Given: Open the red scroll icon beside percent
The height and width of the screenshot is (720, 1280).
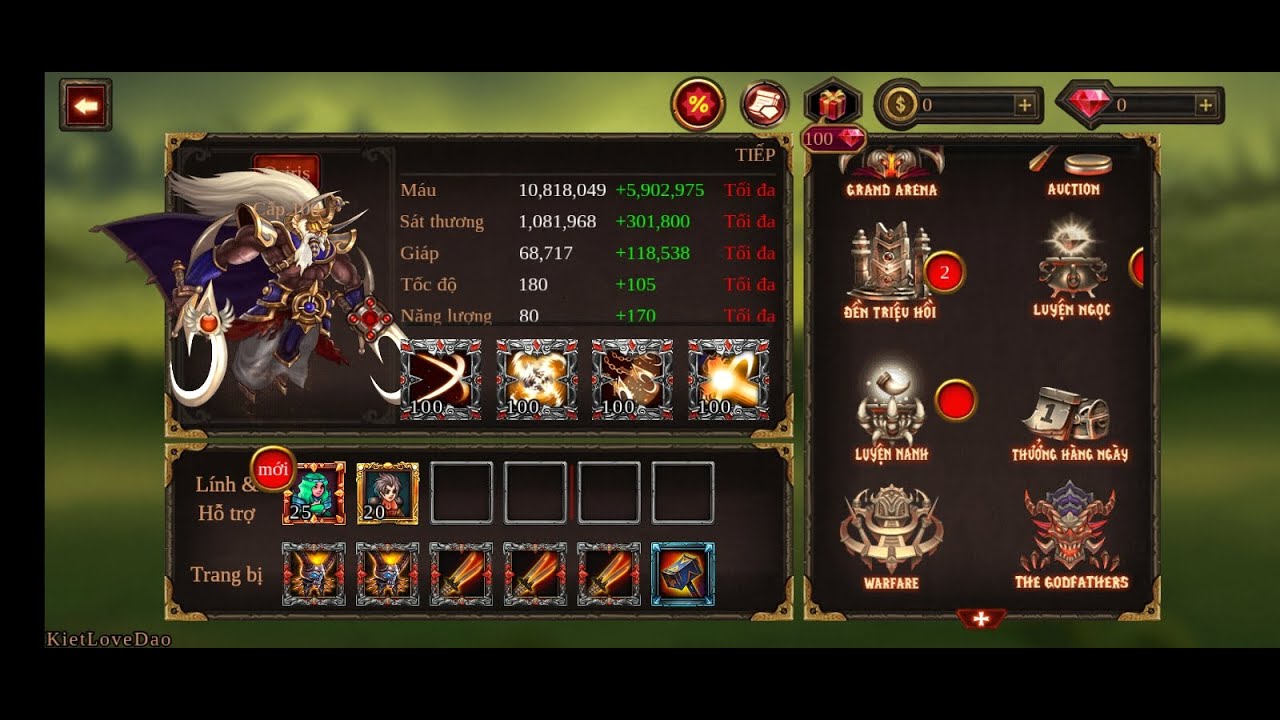Looking at the screenshot, I should tap(765, 104).
